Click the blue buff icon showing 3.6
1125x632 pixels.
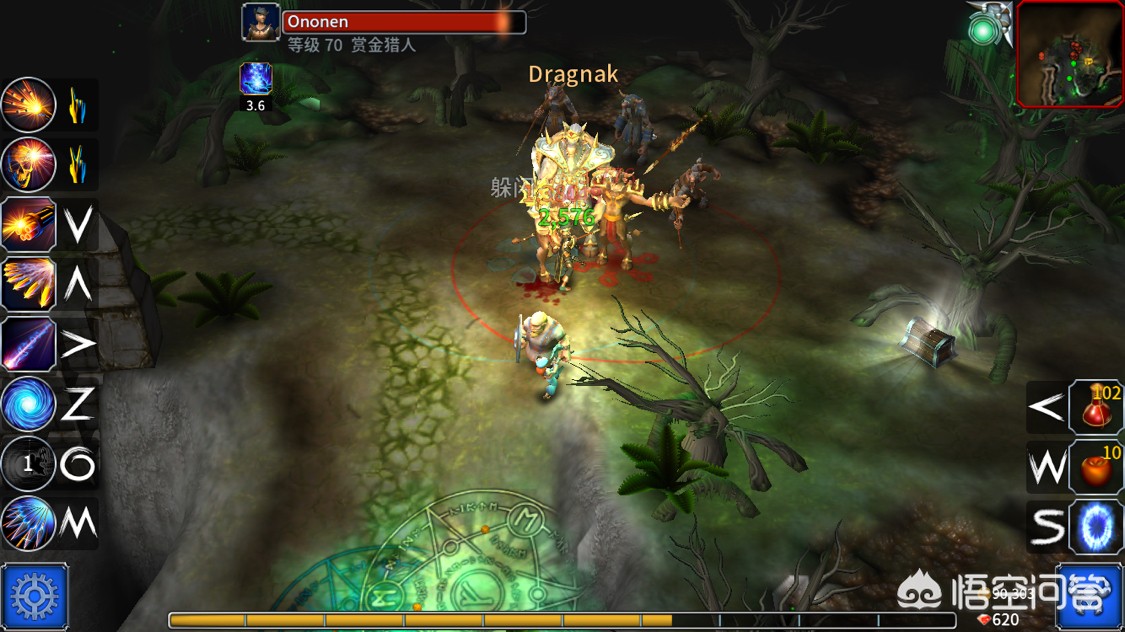[256, 79]
